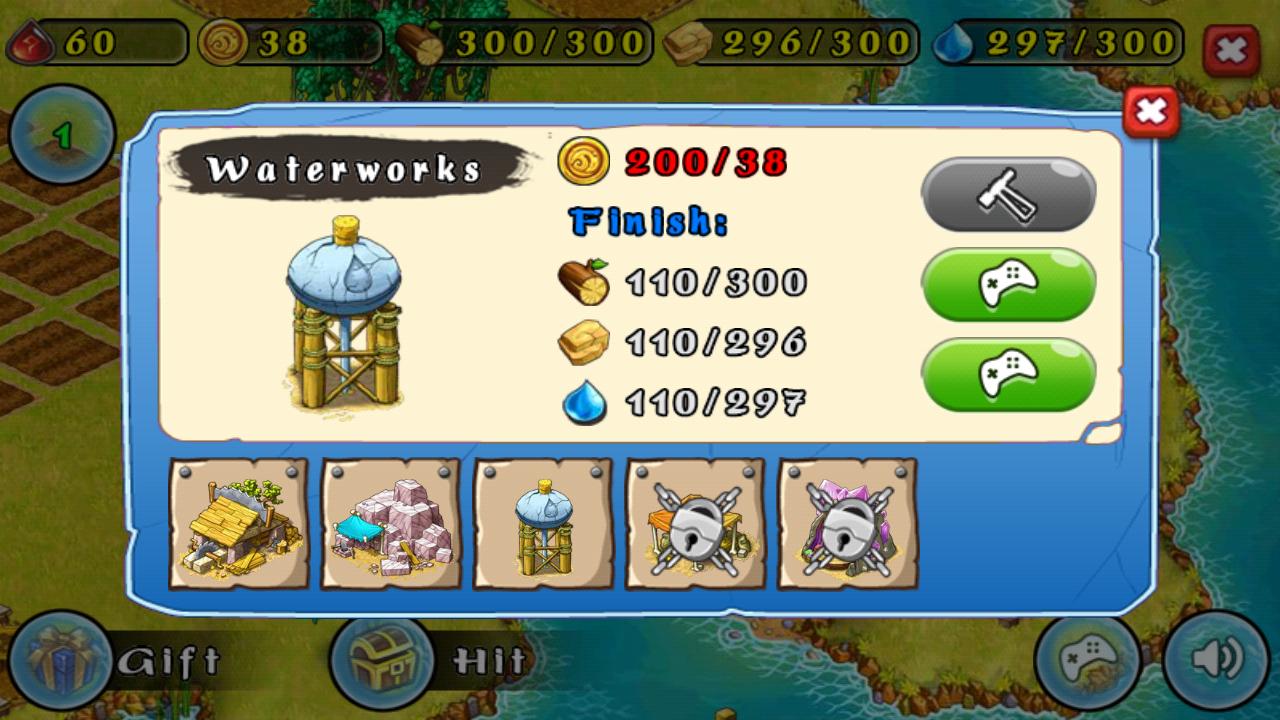Open the round island level badge
Screen dimensions: 1280x720
(62, 135)
